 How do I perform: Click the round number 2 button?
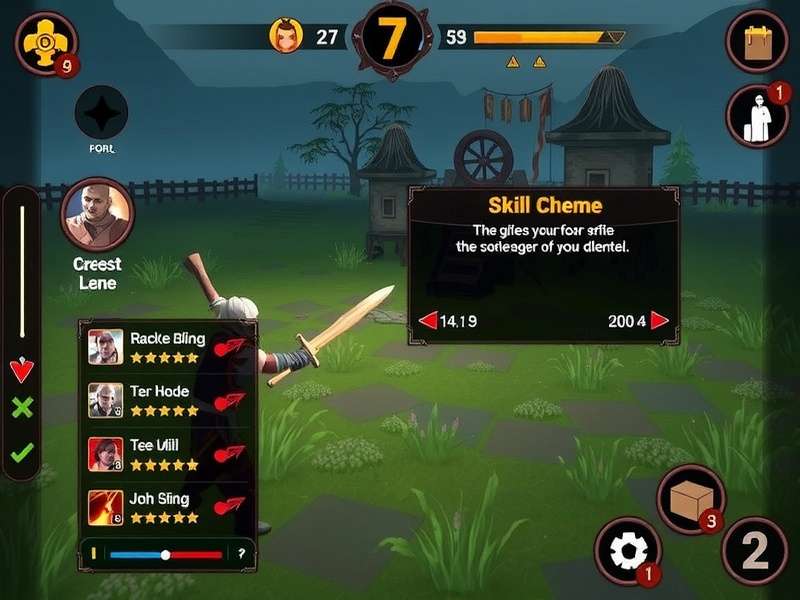point(755,551)
